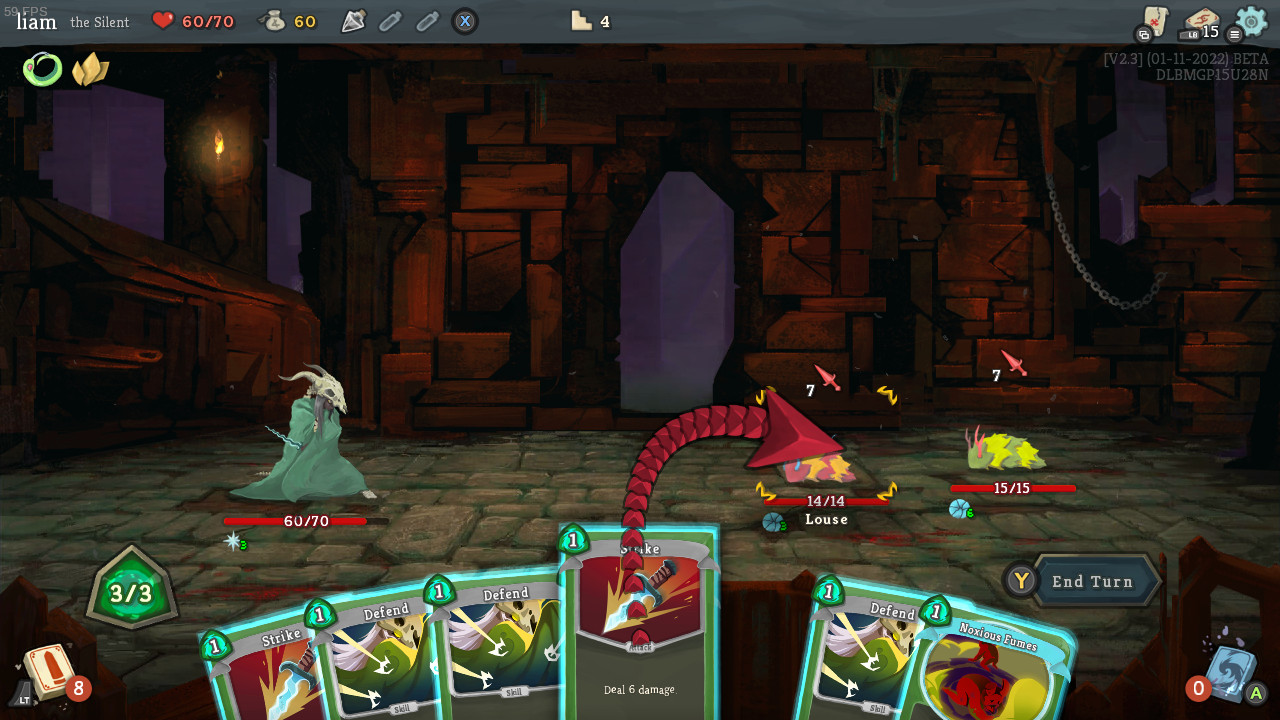The image size is (1280, 720).
Task: Inspect the Ring of the Snake relic
Action: 42,69
